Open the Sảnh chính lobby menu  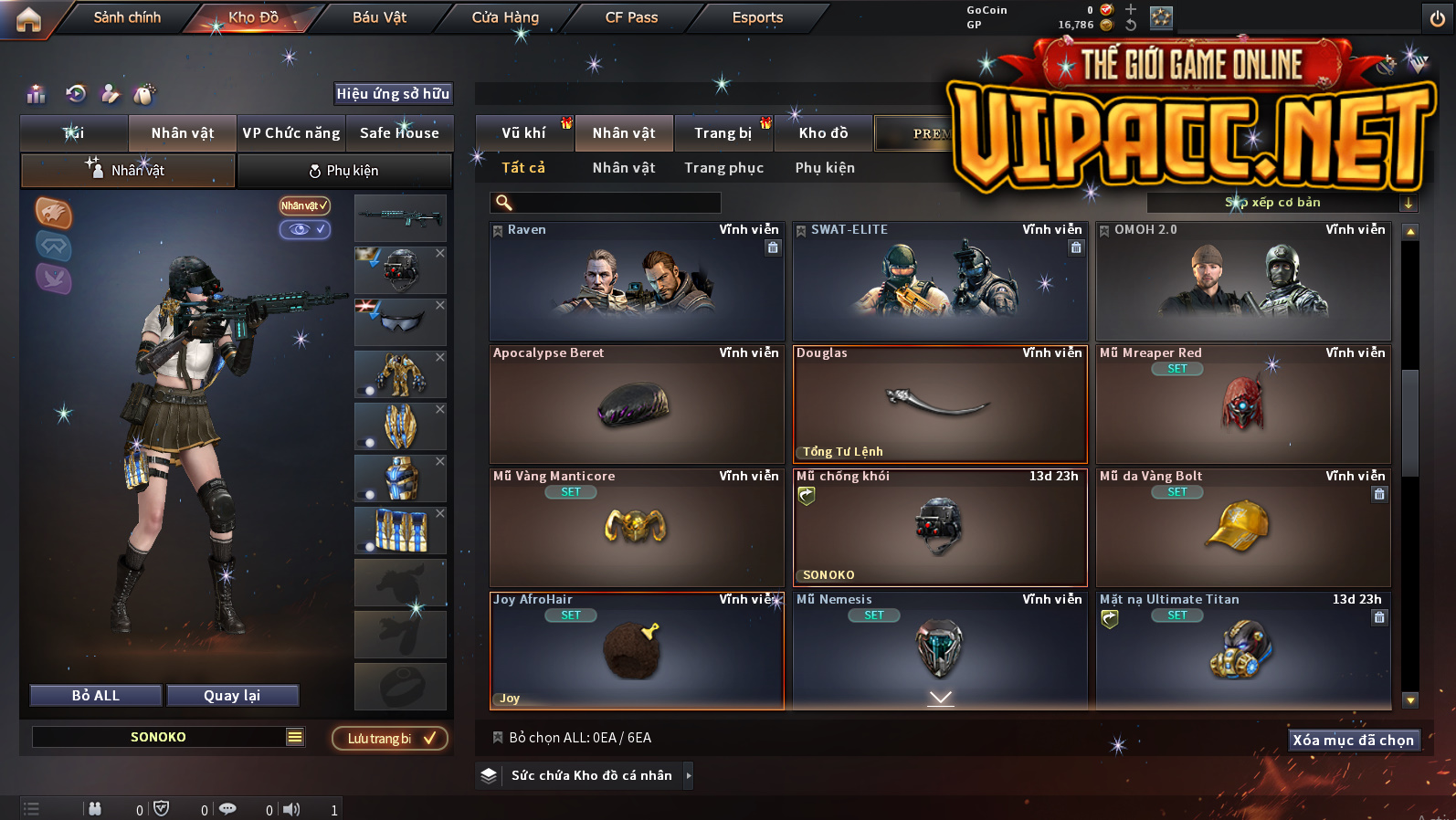[x=127, y=17]
